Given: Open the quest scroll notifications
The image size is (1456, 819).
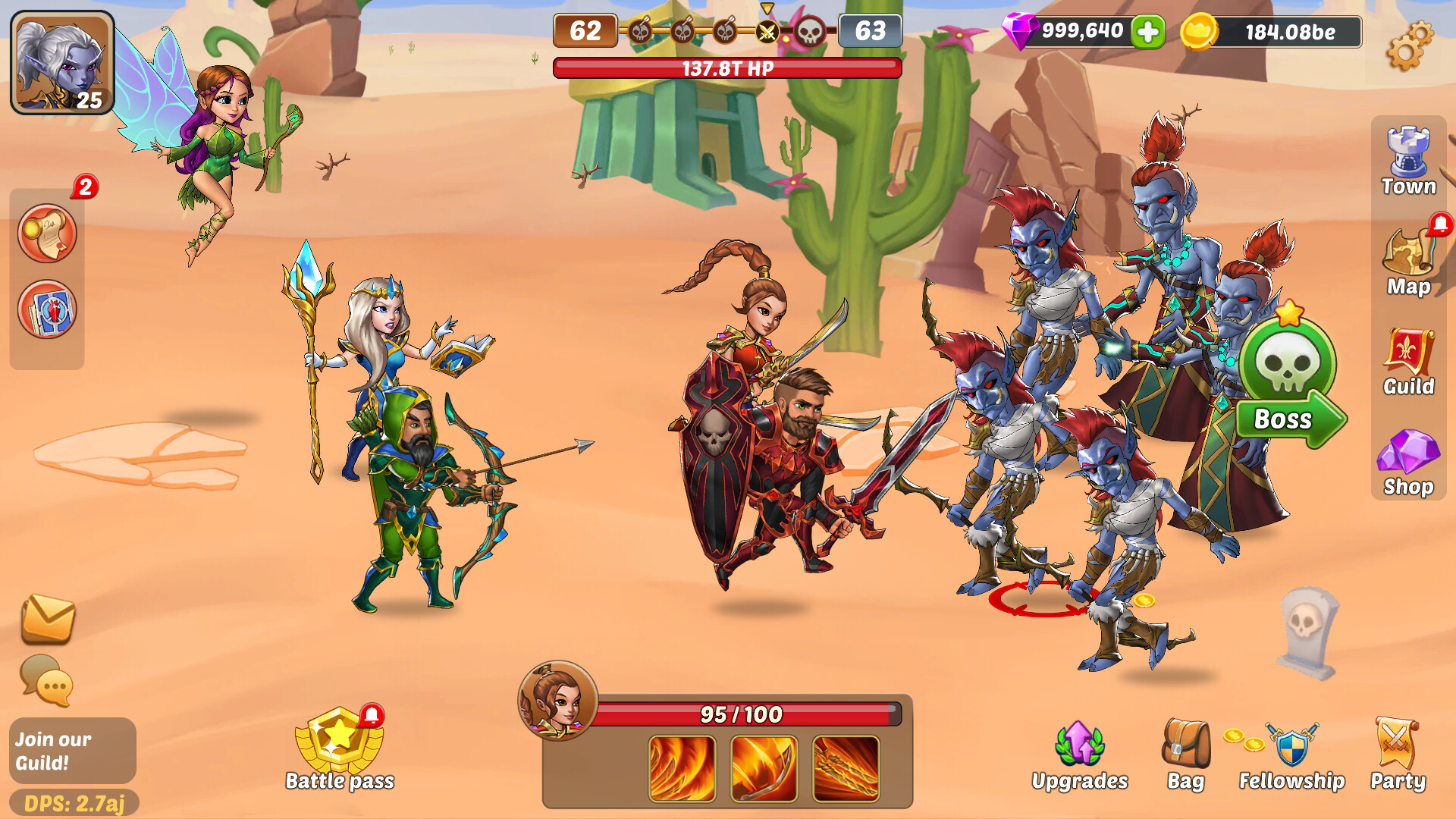Looking at the screenshot, I should click(47, 234).
